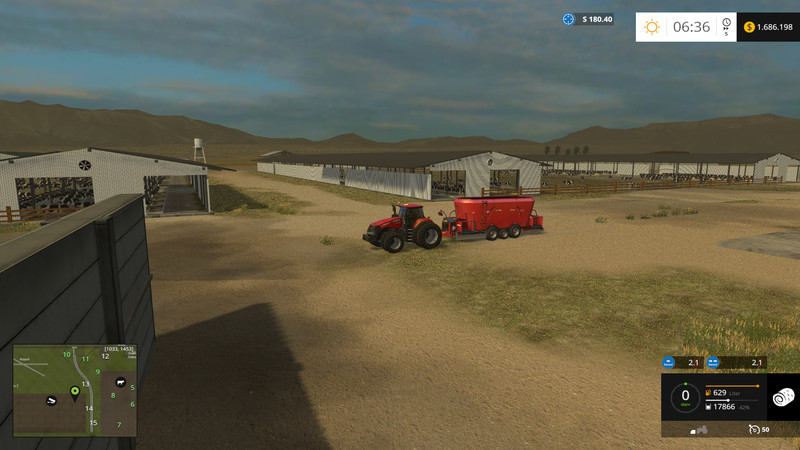
Task: Click the green player position marker
Action: pyautogui.click(x=74, y=390)
